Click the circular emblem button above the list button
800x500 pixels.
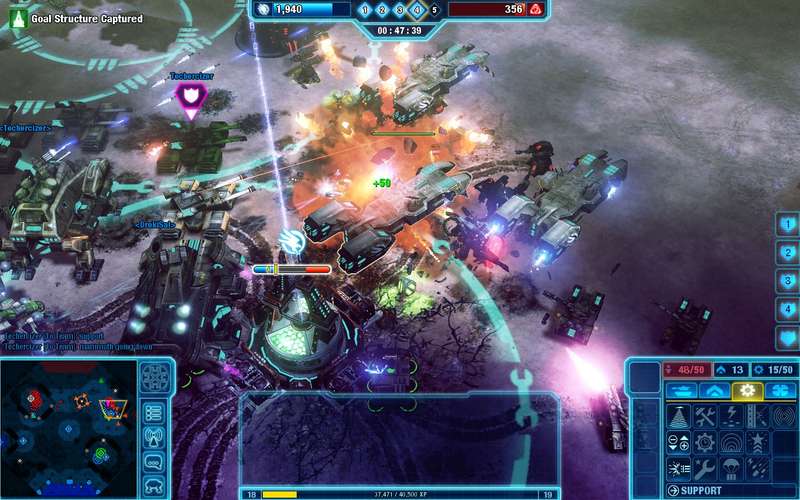[x=154, y=377]
